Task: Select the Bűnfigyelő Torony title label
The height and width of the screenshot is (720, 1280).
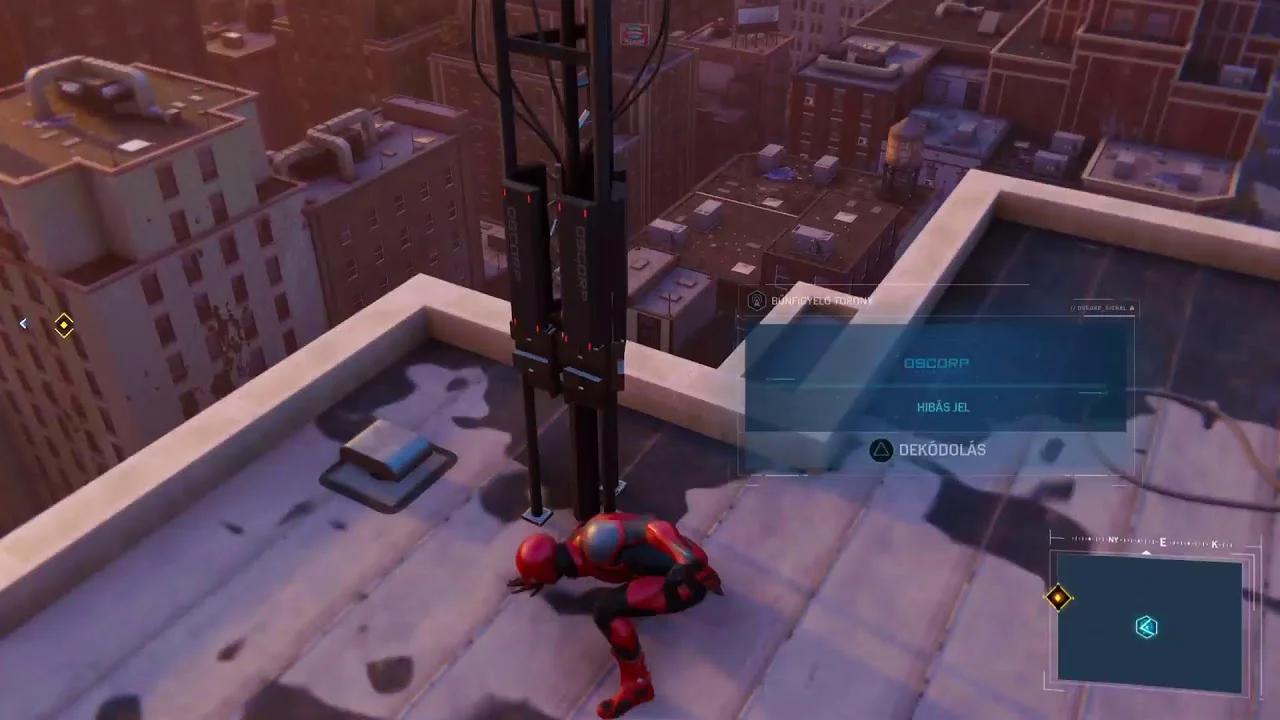Action: click(822, 300)
